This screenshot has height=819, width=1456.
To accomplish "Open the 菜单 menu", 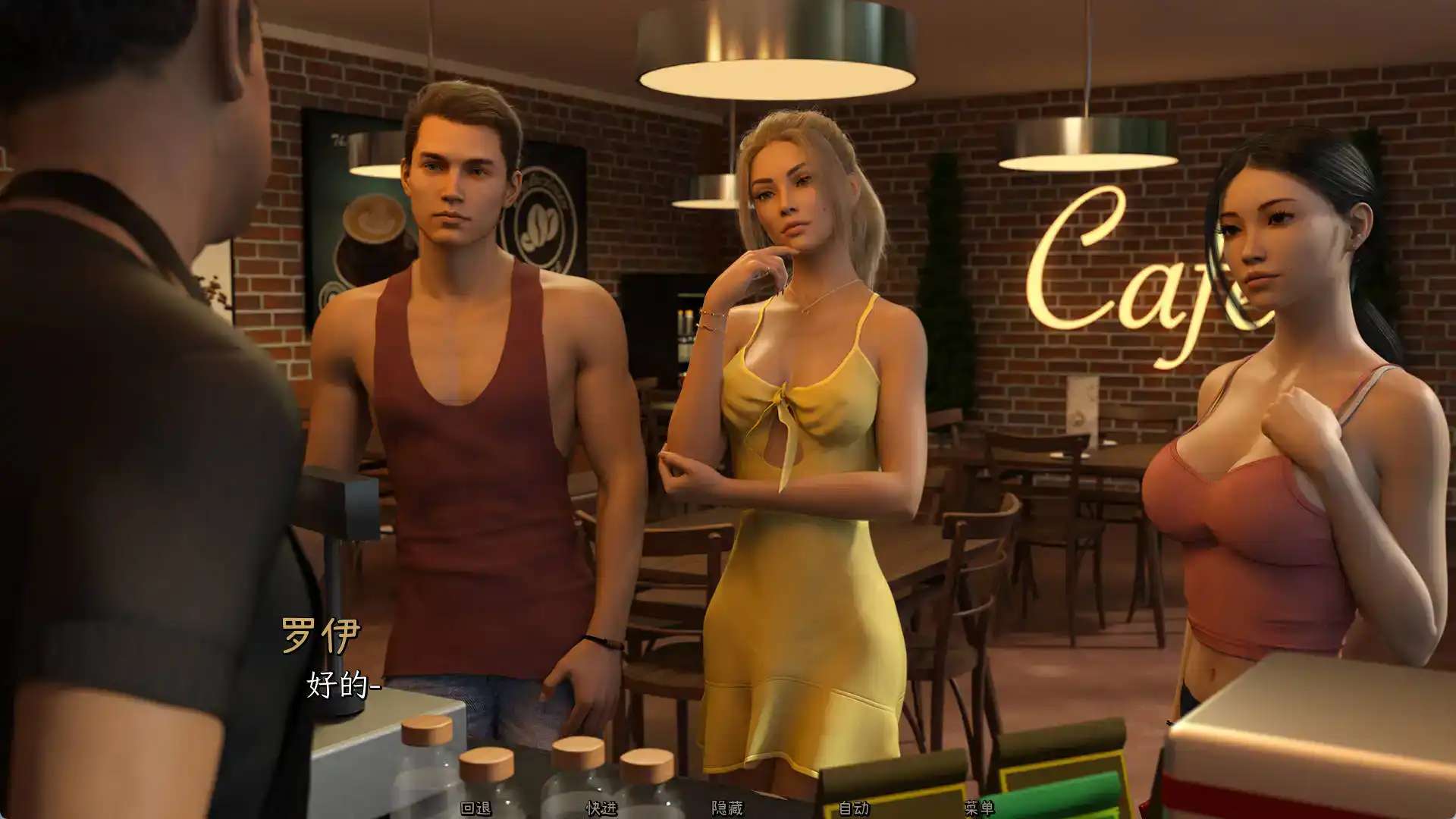I will pyautogui.click(x=979, y=808).
